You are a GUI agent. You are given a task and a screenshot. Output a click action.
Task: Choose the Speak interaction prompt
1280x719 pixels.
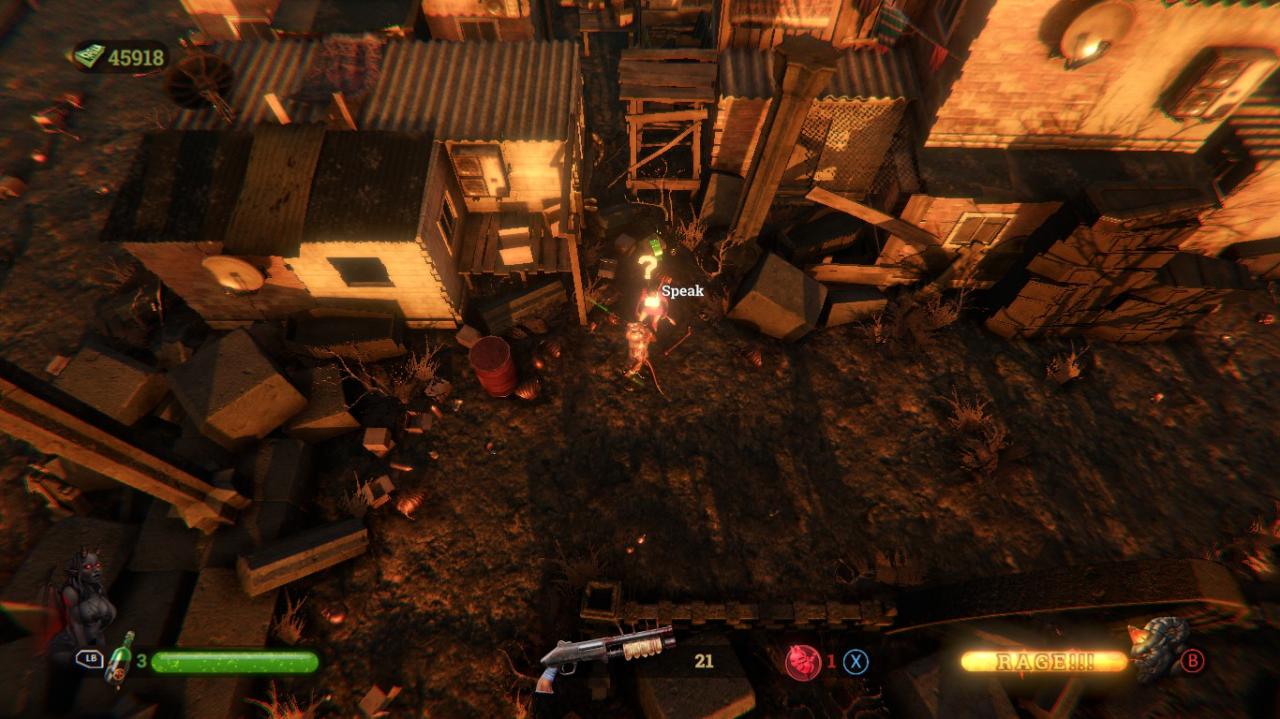coord(682,291)
